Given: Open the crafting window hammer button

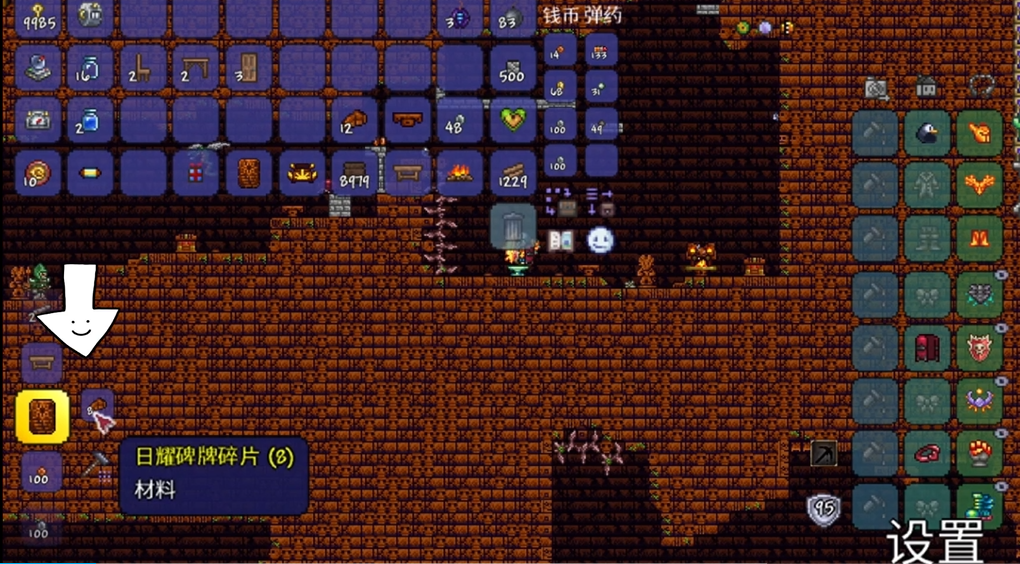Looking at the screenshot, I should click(99, 465).
